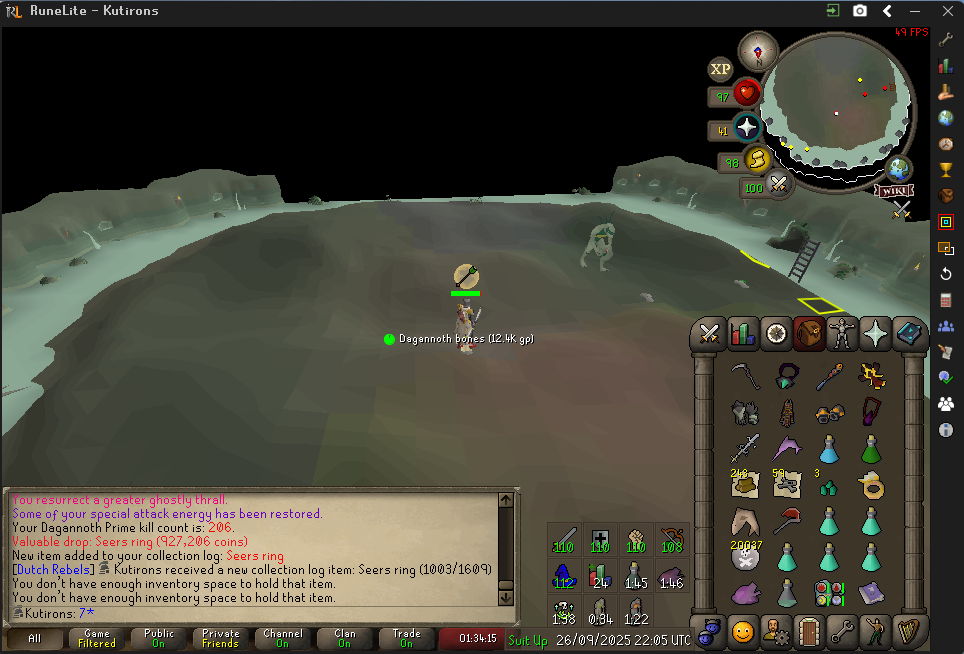964x654 pixels.
Task: Switch chat to the Clan filter
Action: pyautogui.click(x=345, y=638)
